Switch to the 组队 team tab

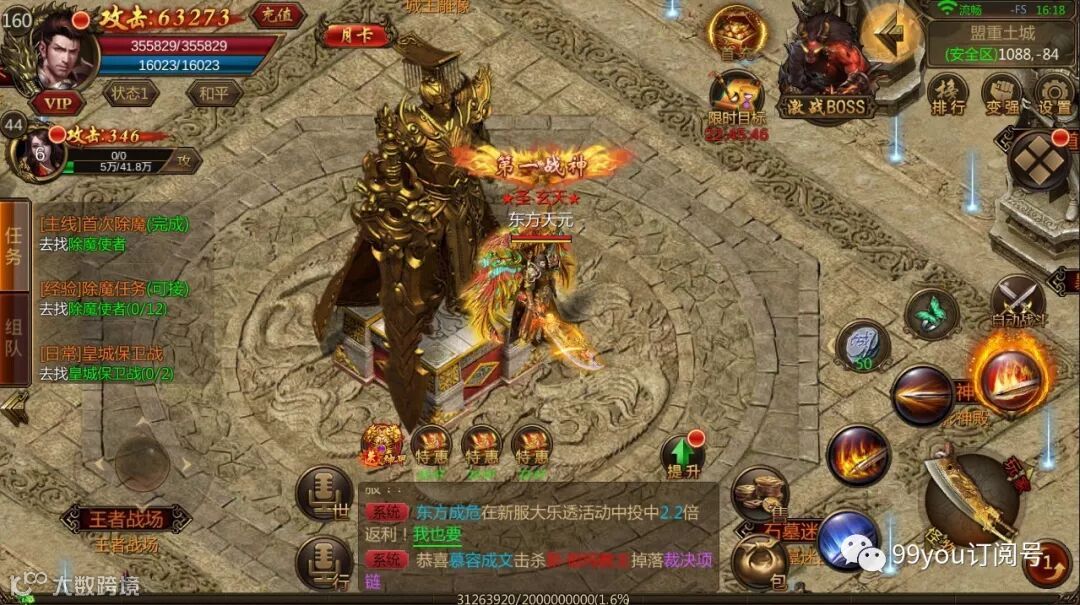coord(14,338)
